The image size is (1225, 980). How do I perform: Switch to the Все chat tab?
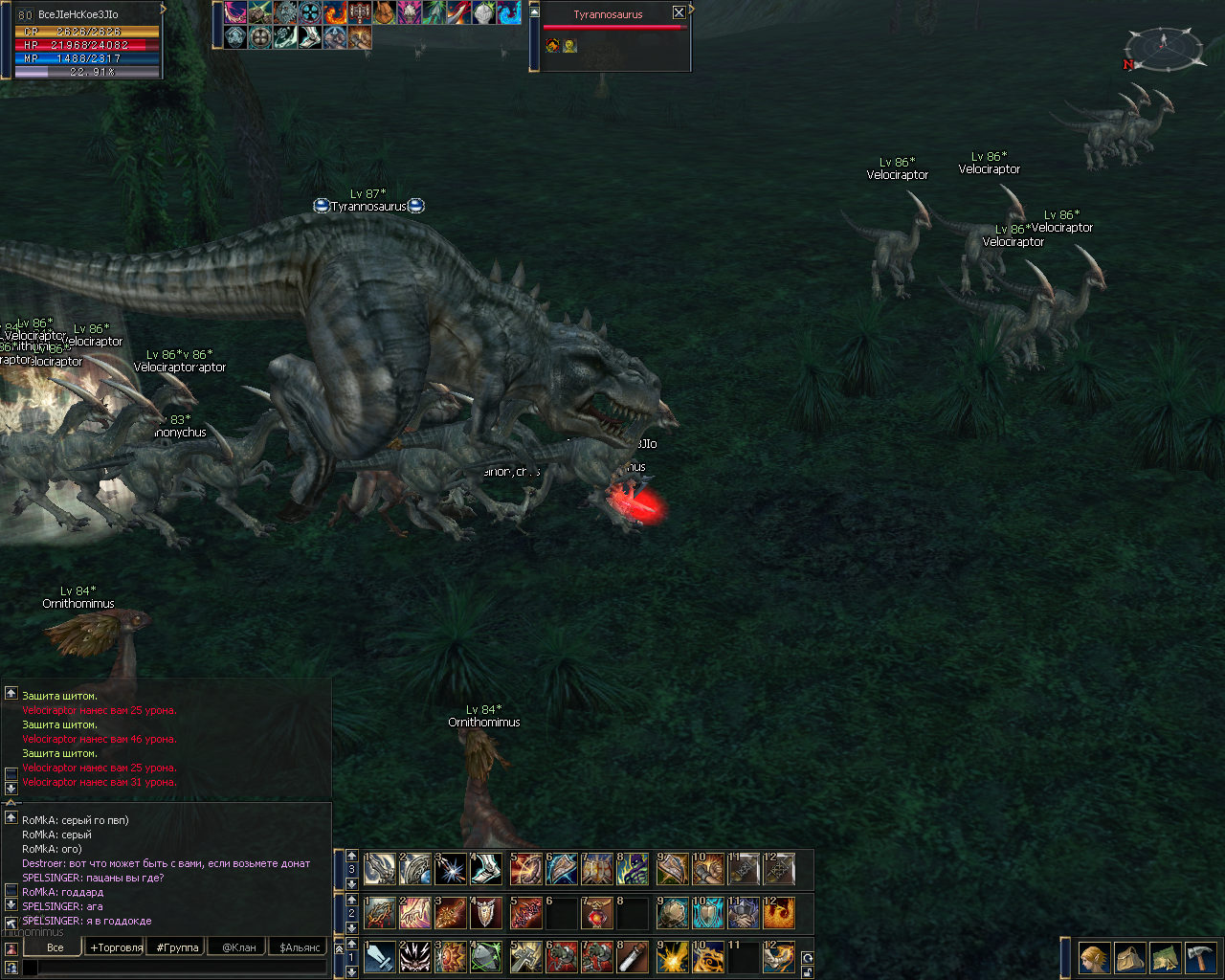click(x=56, y=947)
